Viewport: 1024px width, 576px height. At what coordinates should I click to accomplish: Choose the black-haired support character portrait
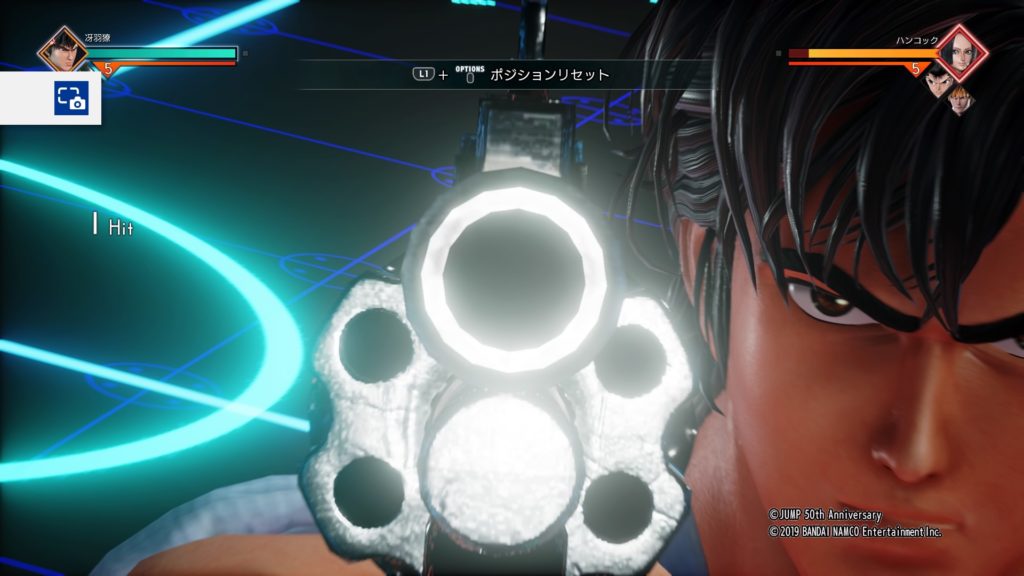click(x=935, y=80)
